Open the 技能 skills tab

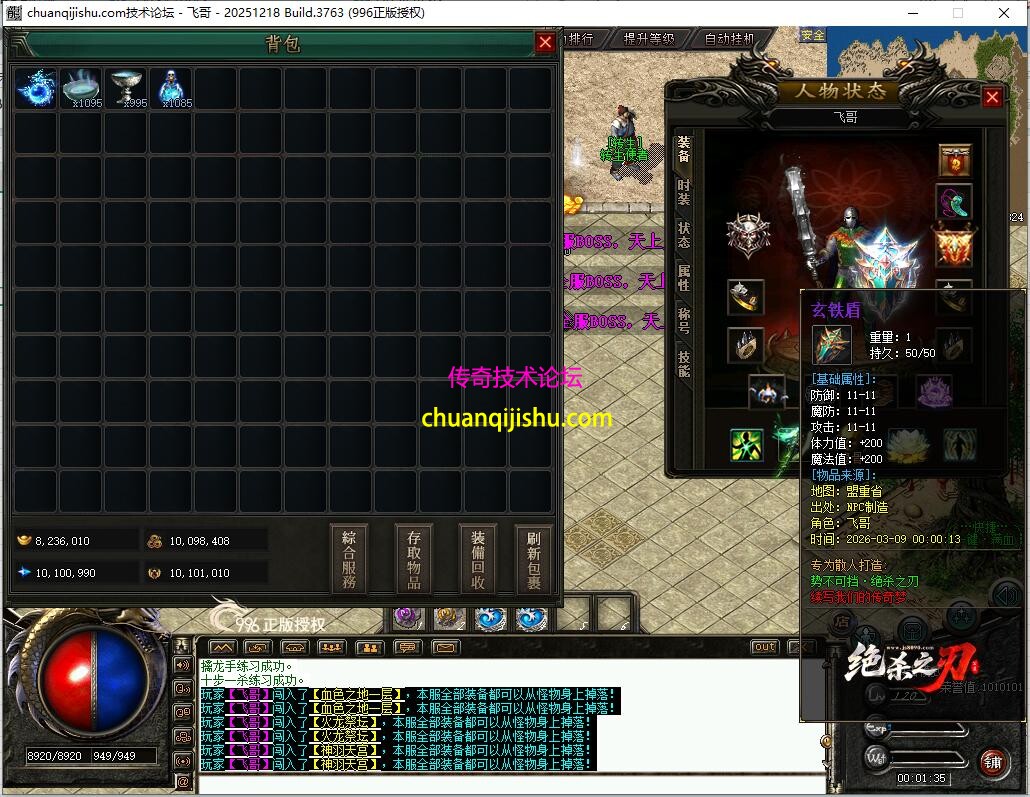tap(684, 364)
